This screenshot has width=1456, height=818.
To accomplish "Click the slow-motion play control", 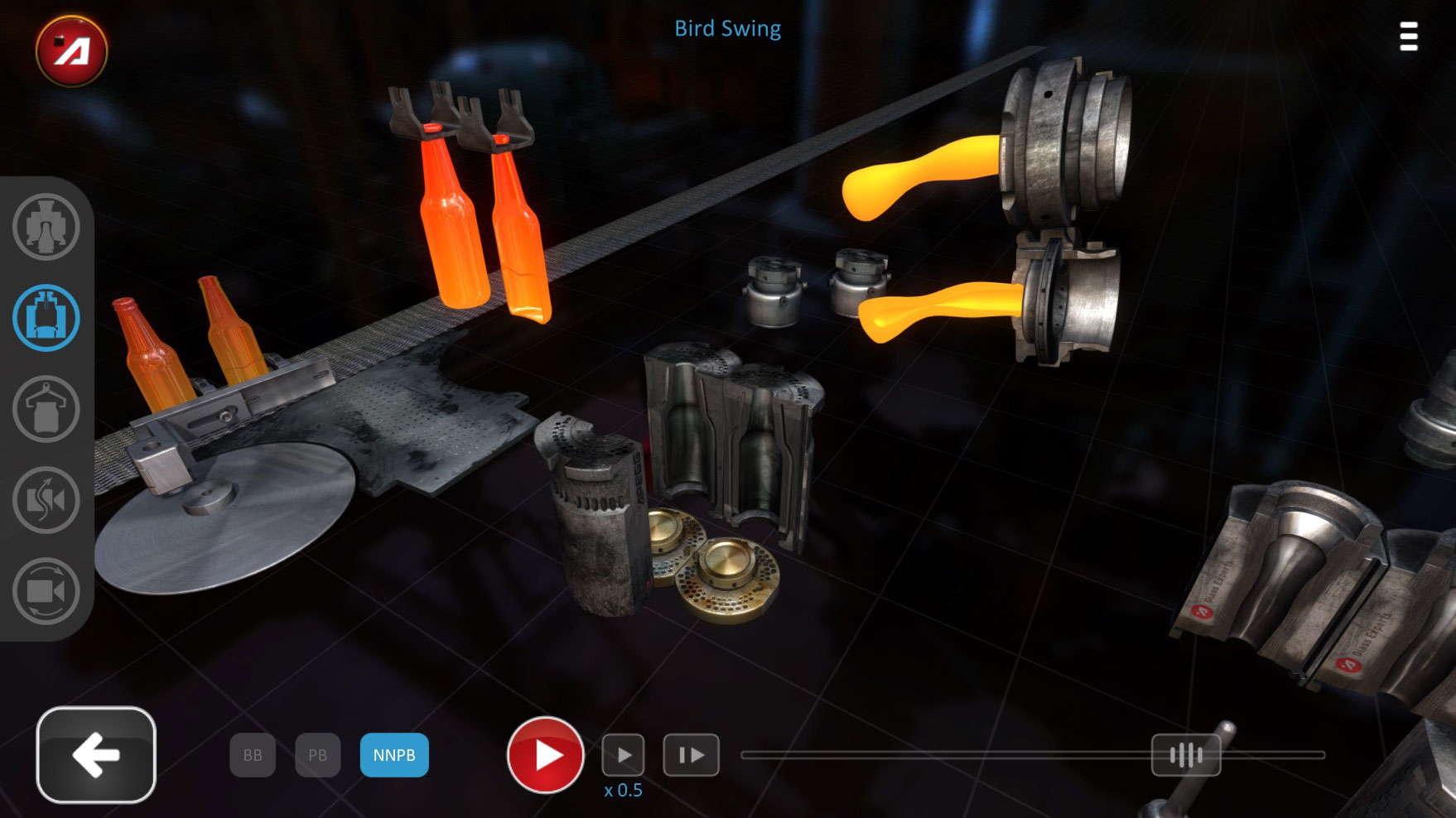I will click(624, 754).
